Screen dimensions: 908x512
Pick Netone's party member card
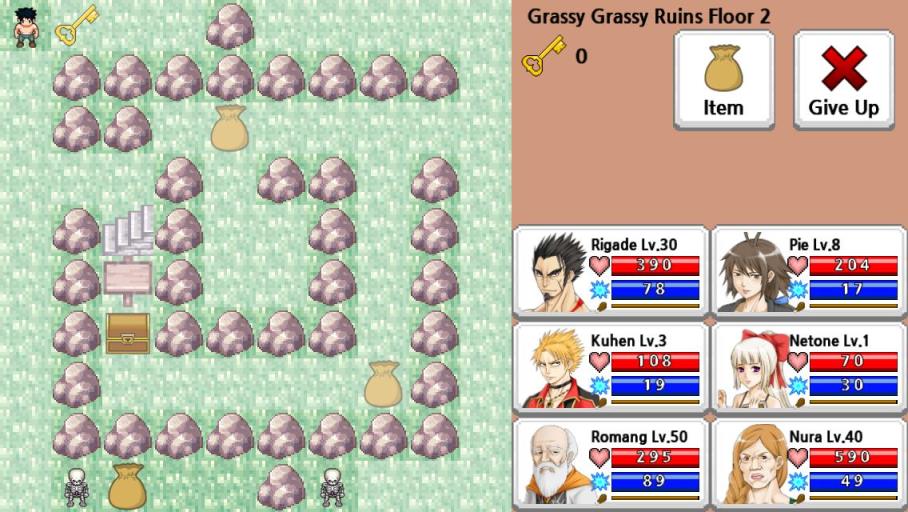809,366
